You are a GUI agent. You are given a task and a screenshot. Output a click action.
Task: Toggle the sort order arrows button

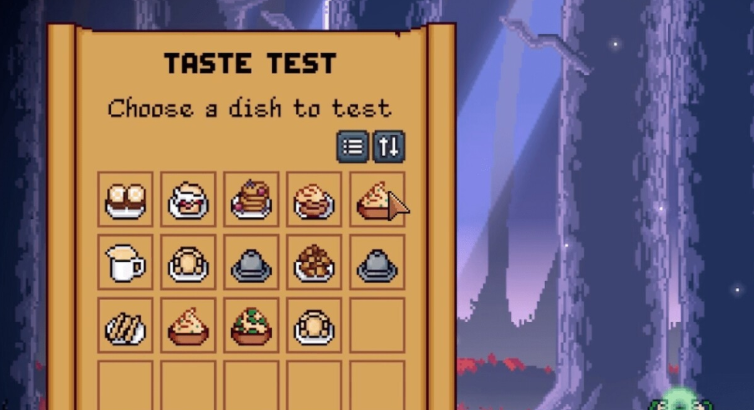[x=389, y=147]
